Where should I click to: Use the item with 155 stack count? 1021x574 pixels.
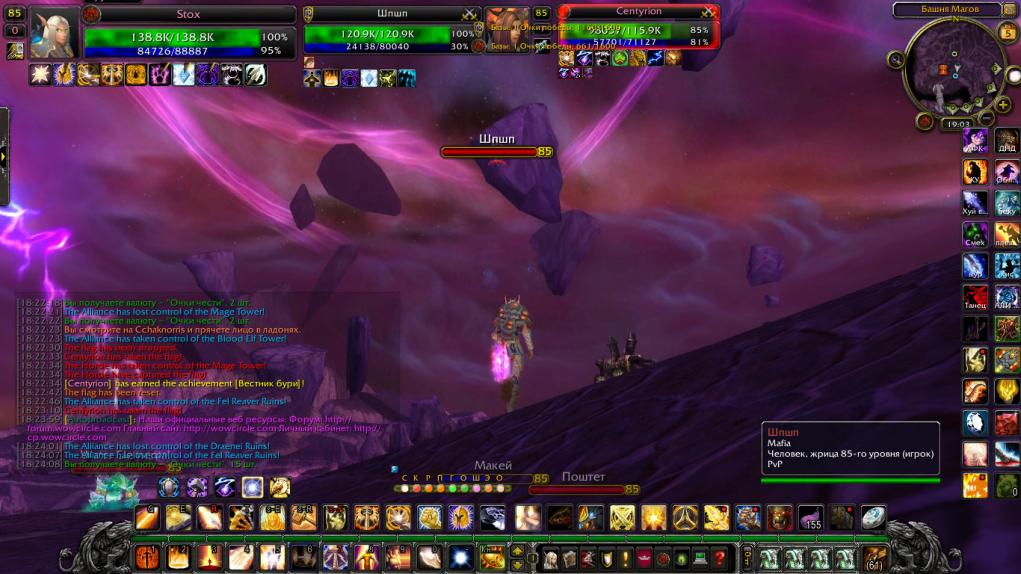tap(810, 517)
